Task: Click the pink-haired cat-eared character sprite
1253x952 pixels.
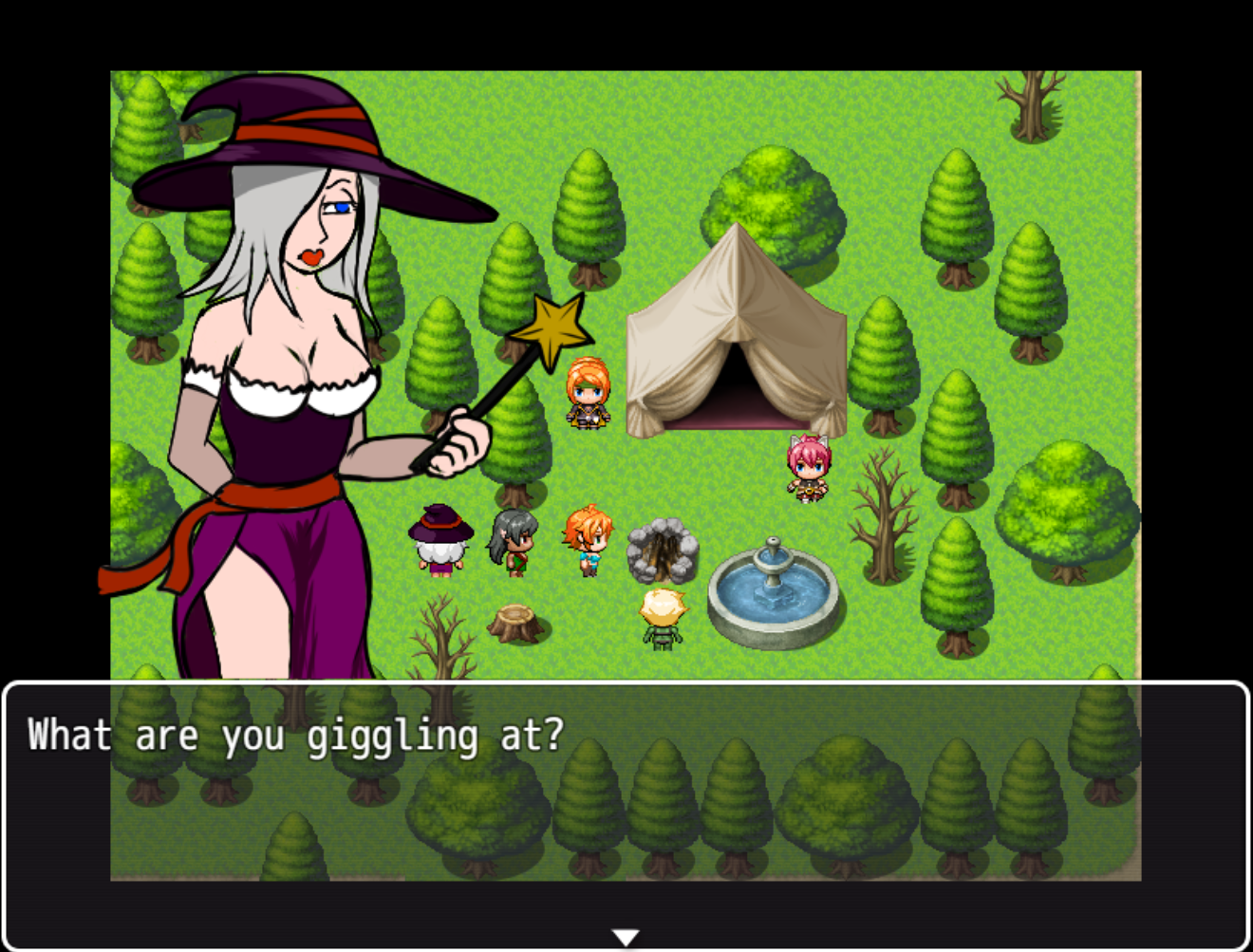Action: click(808, 467)
